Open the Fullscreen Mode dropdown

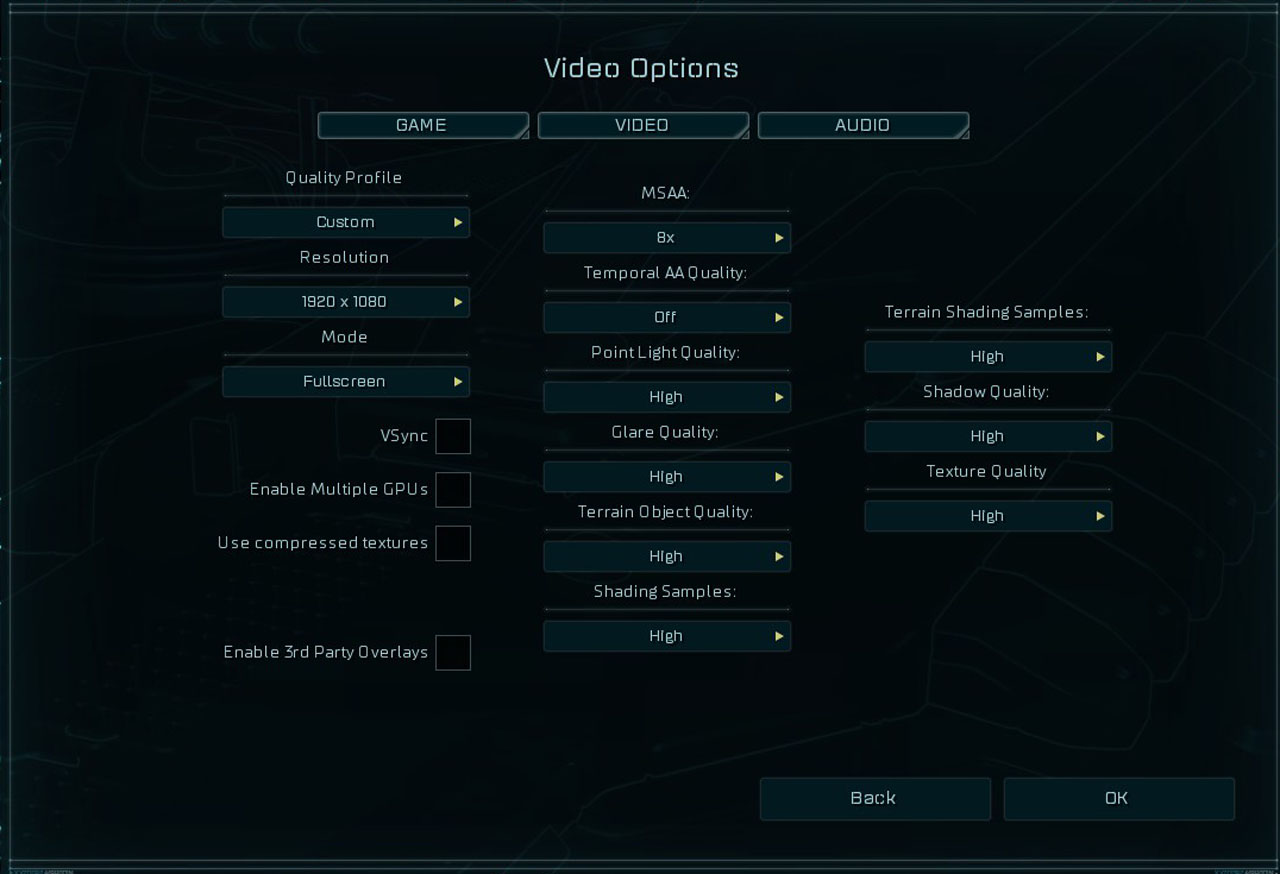(x=346, y=381)
